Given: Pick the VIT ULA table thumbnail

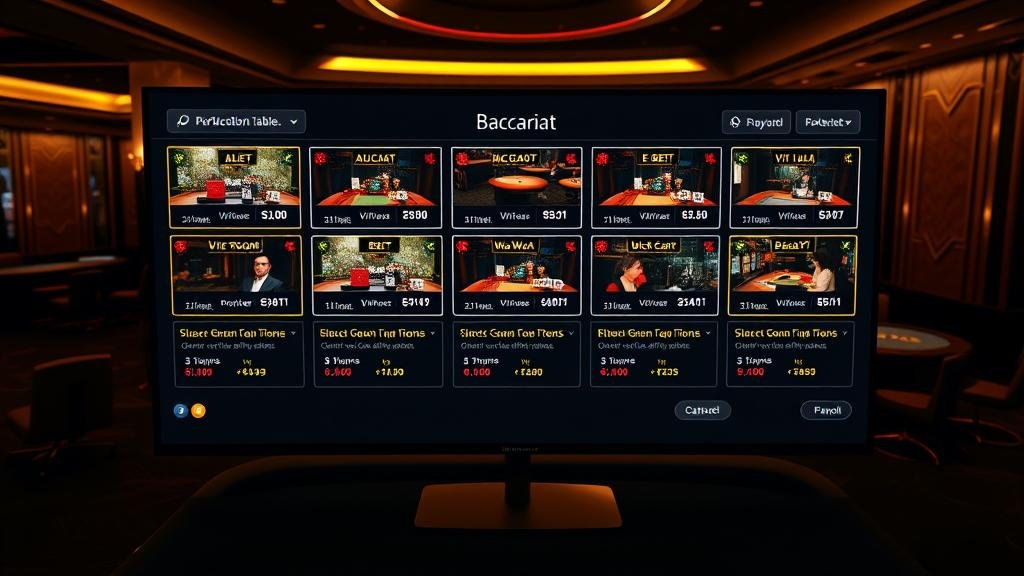Looking at the screenshot, I should (x=795, y=188).
